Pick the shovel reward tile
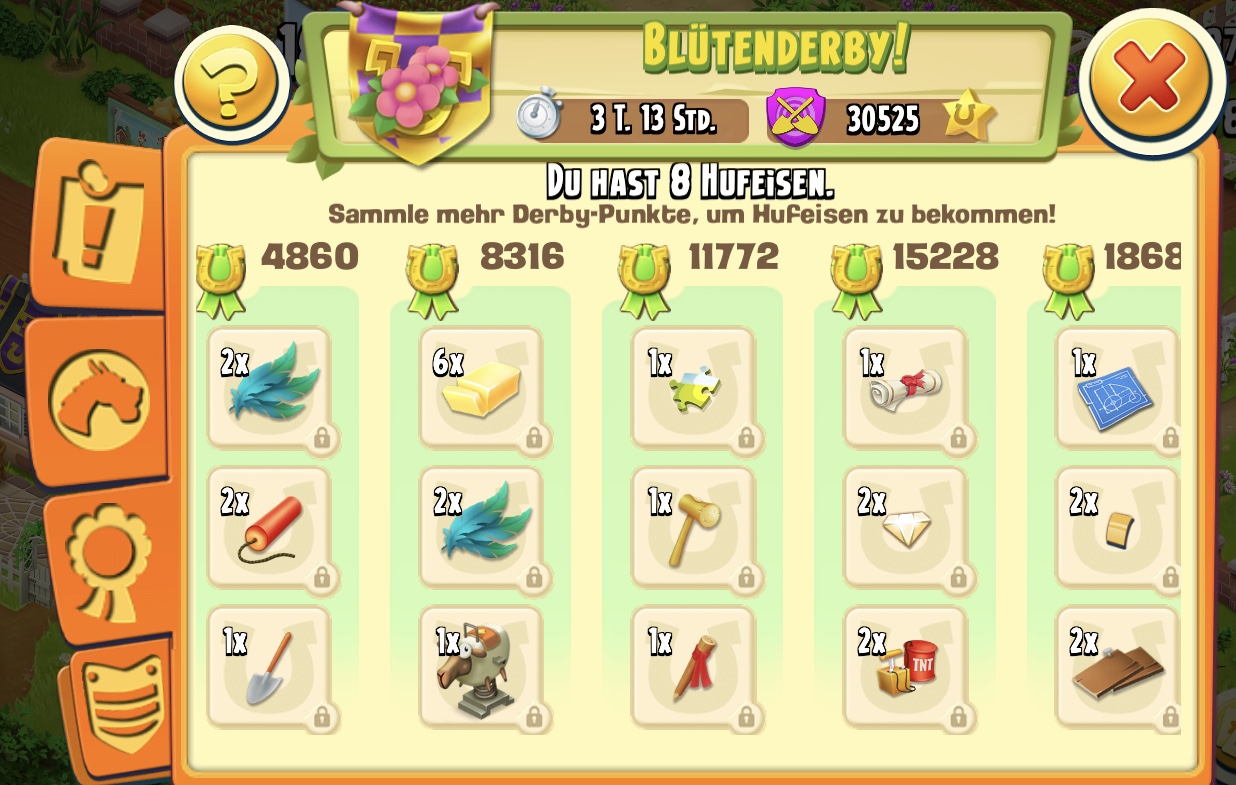 pyautogui.click(x=268, y=667)
